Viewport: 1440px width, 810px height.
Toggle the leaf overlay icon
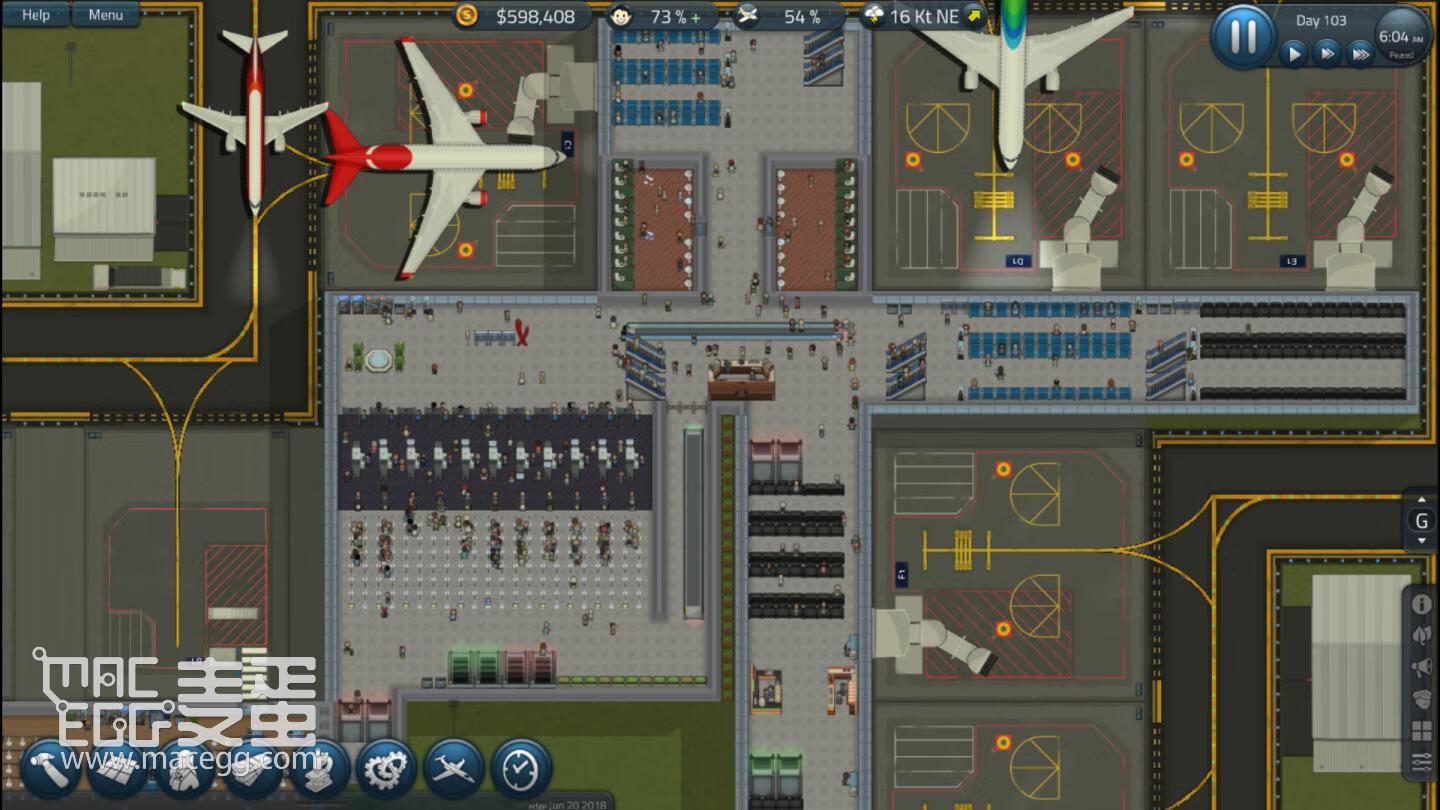point(1421,636)
